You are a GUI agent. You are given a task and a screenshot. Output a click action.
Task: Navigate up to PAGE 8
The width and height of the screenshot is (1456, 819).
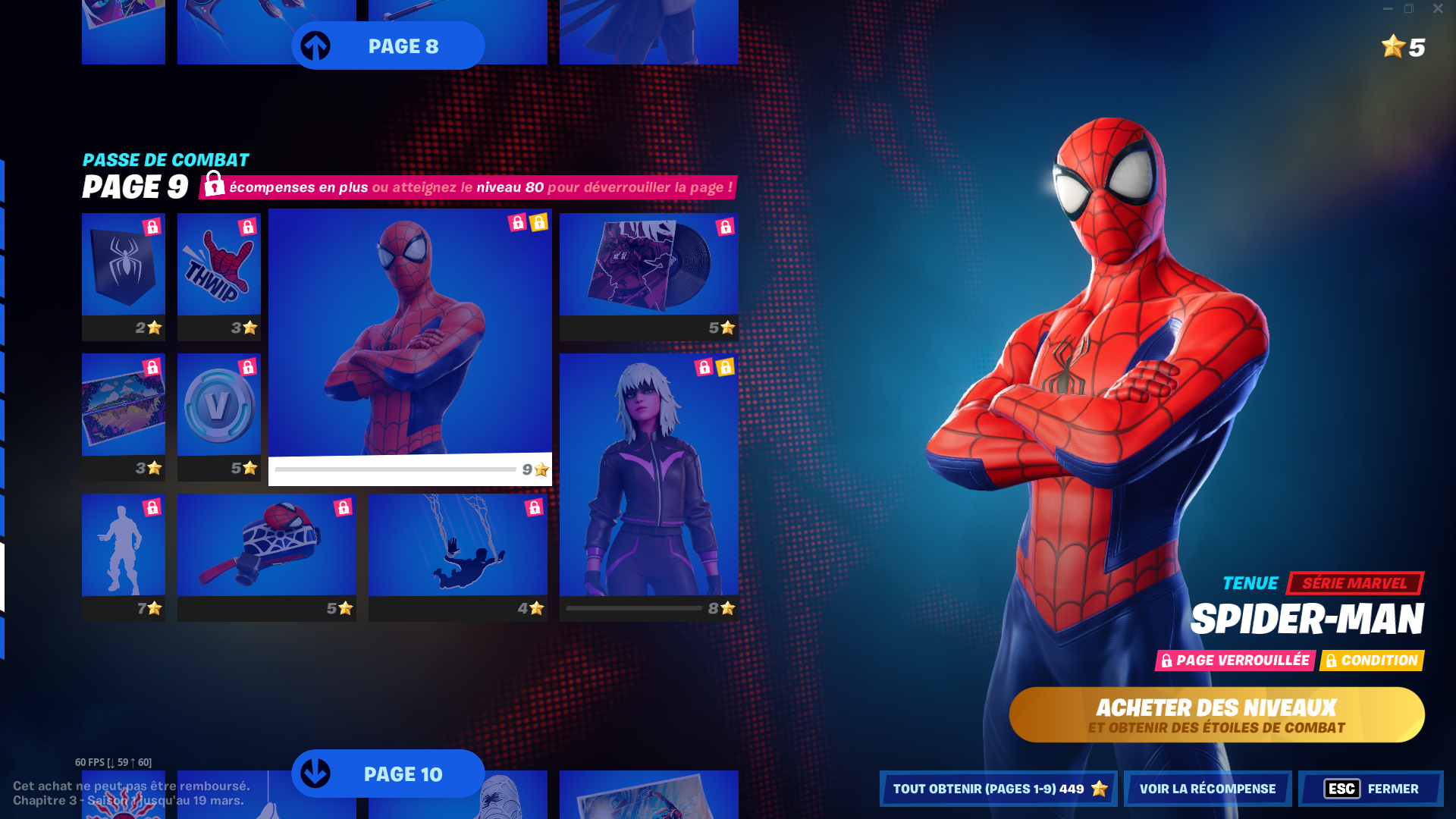[x=388, y=45]
